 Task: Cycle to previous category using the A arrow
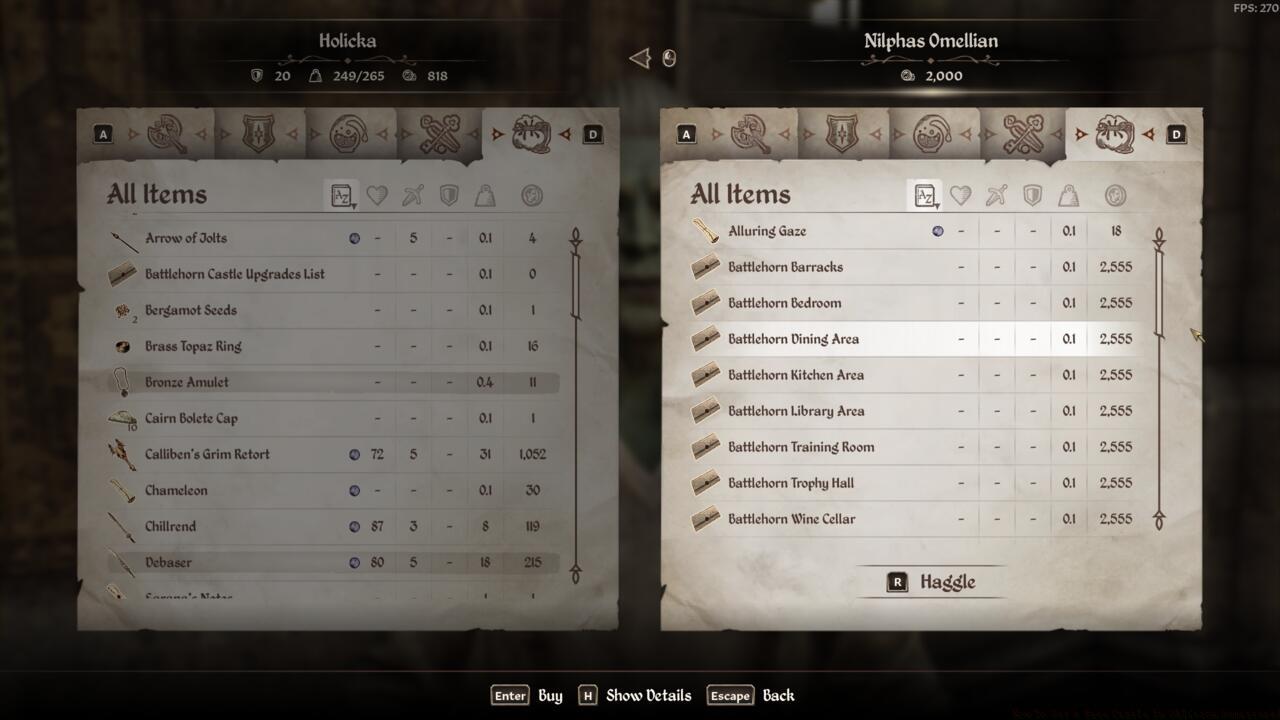tap(103, 132)
